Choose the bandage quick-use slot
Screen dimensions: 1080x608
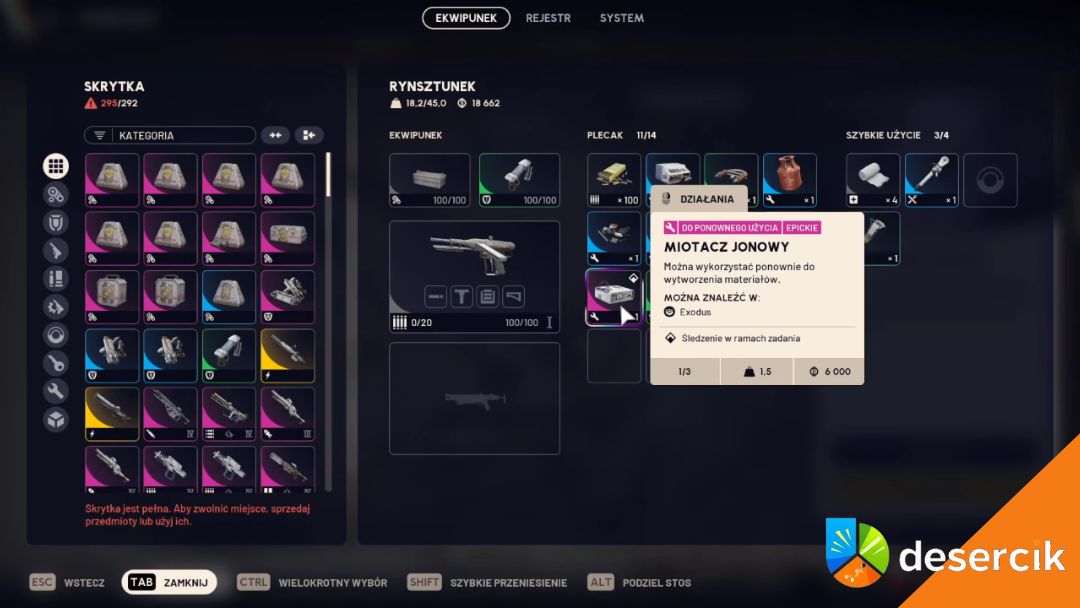pos(873,180)
